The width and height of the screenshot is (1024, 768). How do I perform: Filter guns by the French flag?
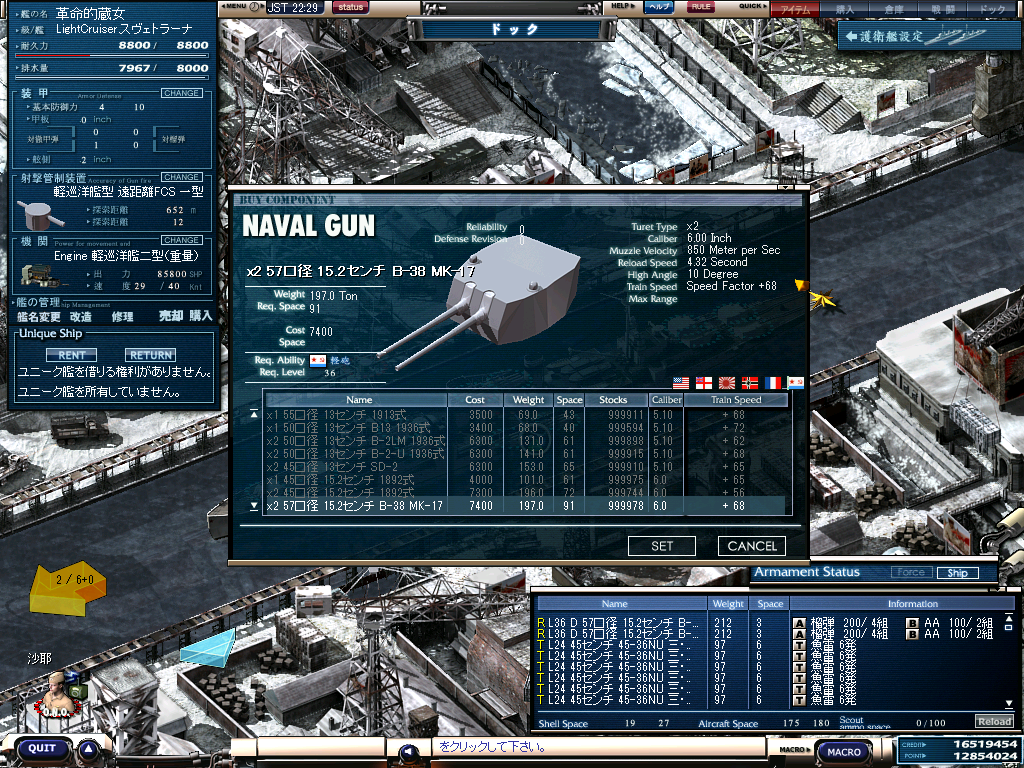(x=773, y=383)
